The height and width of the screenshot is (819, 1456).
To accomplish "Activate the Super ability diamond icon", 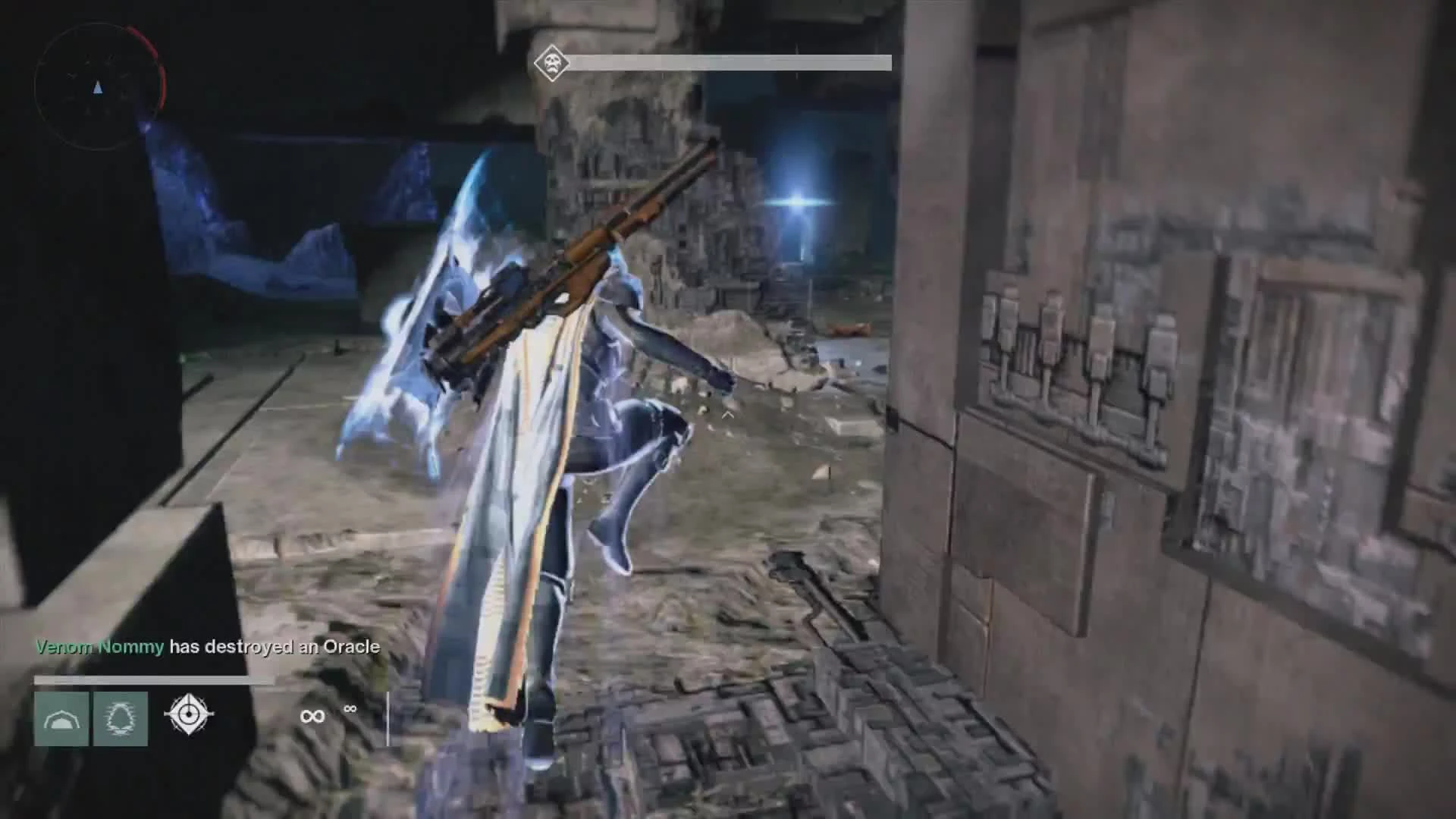I will point(187,715).
